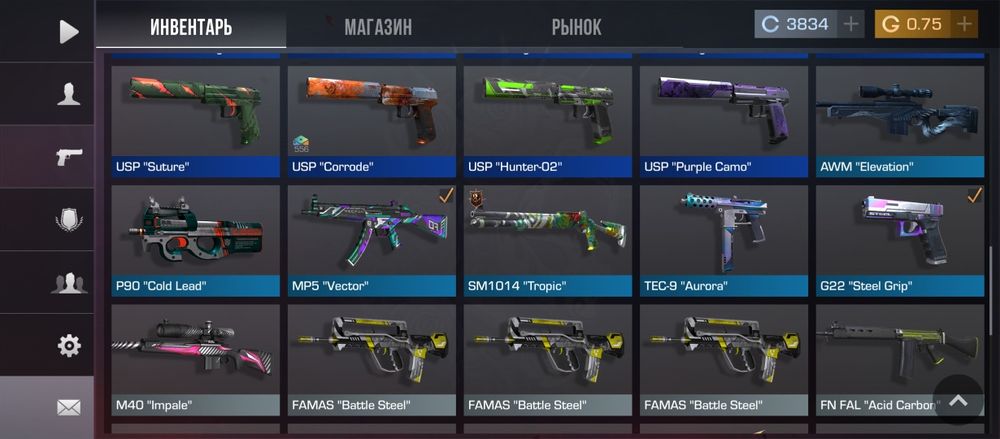This screenshot has height=439, width=1000.
Task: Select the USP "Suture" skin
Action: (x=195, y=120)
